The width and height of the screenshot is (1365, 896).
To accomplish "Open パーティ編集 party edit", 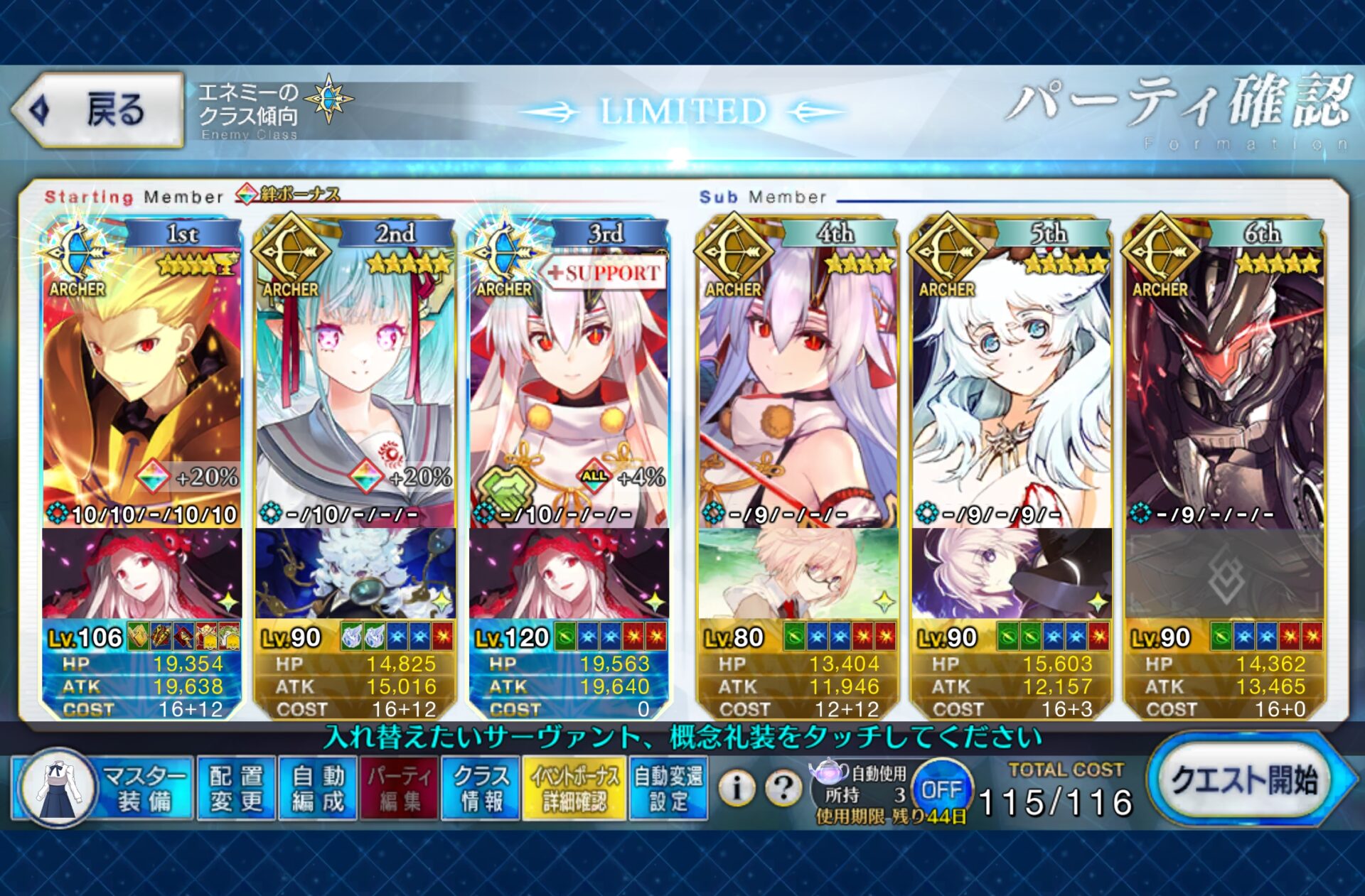I will pos(399,788).
